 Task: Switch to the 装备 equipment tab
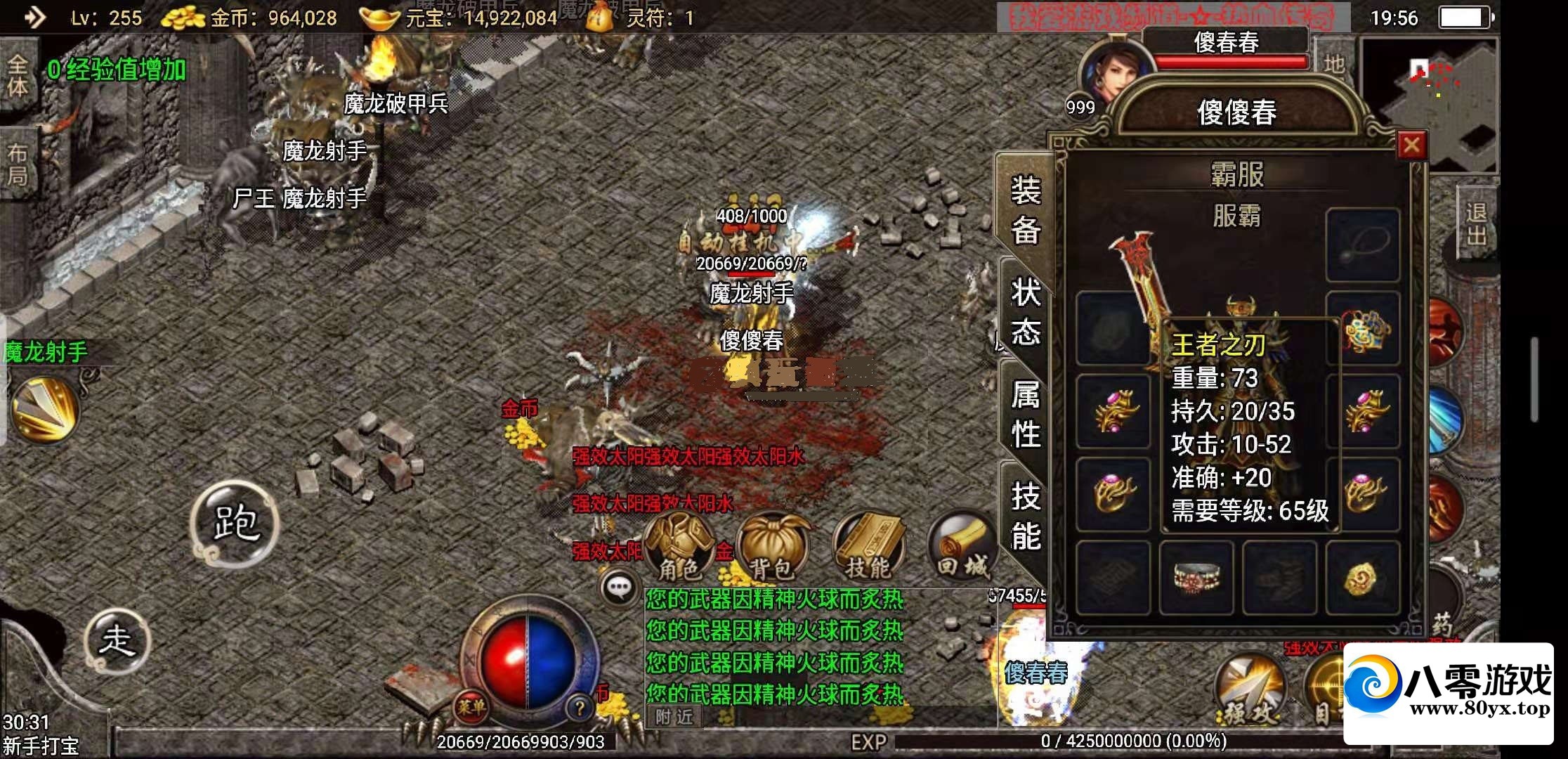tap(1025, 209)
